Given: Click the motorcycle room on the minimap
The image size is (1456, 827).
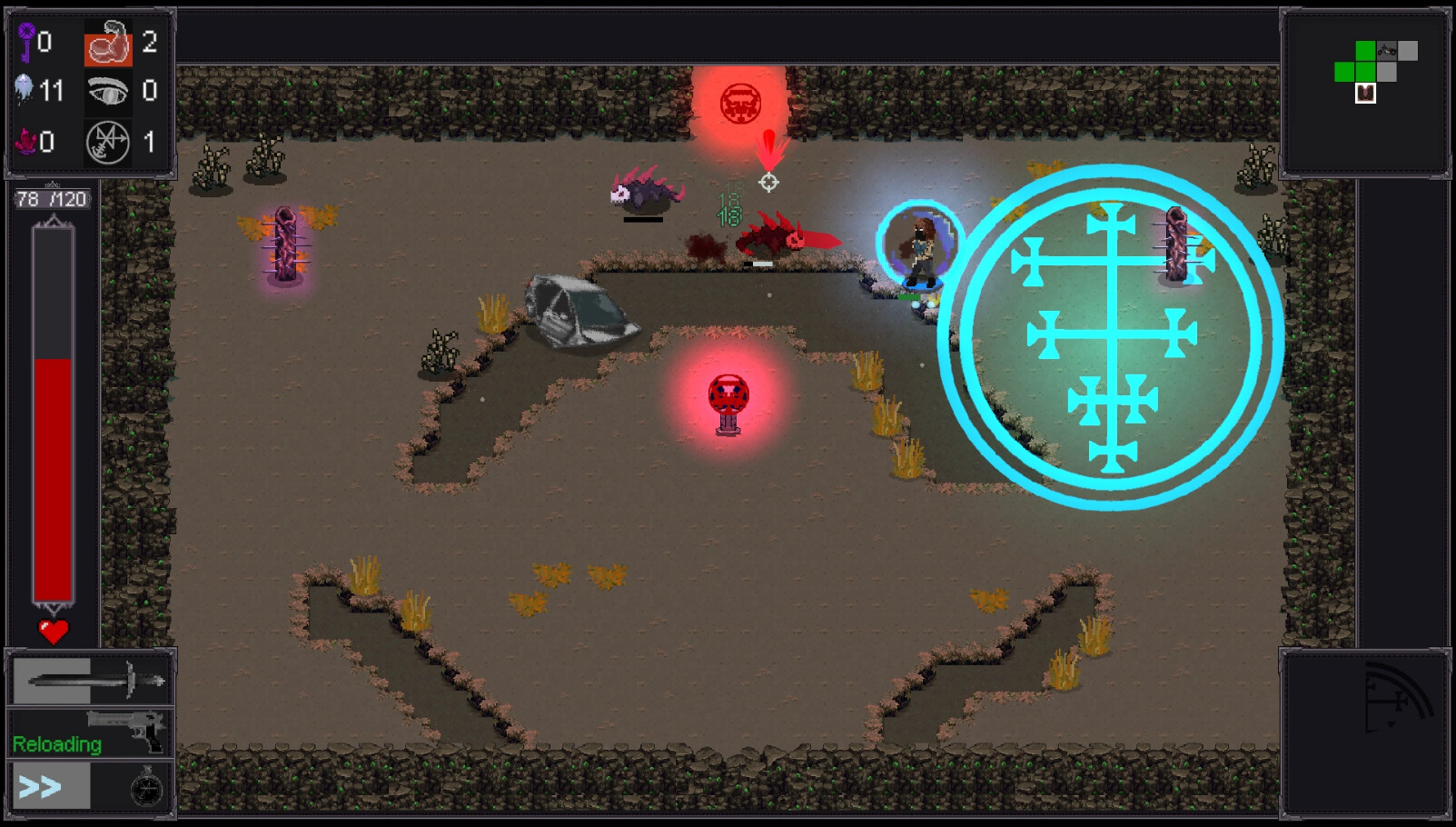Looking at the screenshot, I should [1387, 51].
